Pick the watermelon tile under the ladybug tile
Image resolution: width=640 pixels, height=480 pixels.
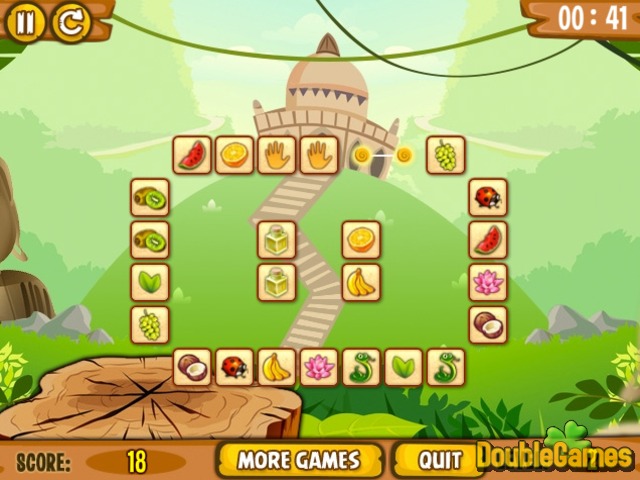[x=488, y=240]
